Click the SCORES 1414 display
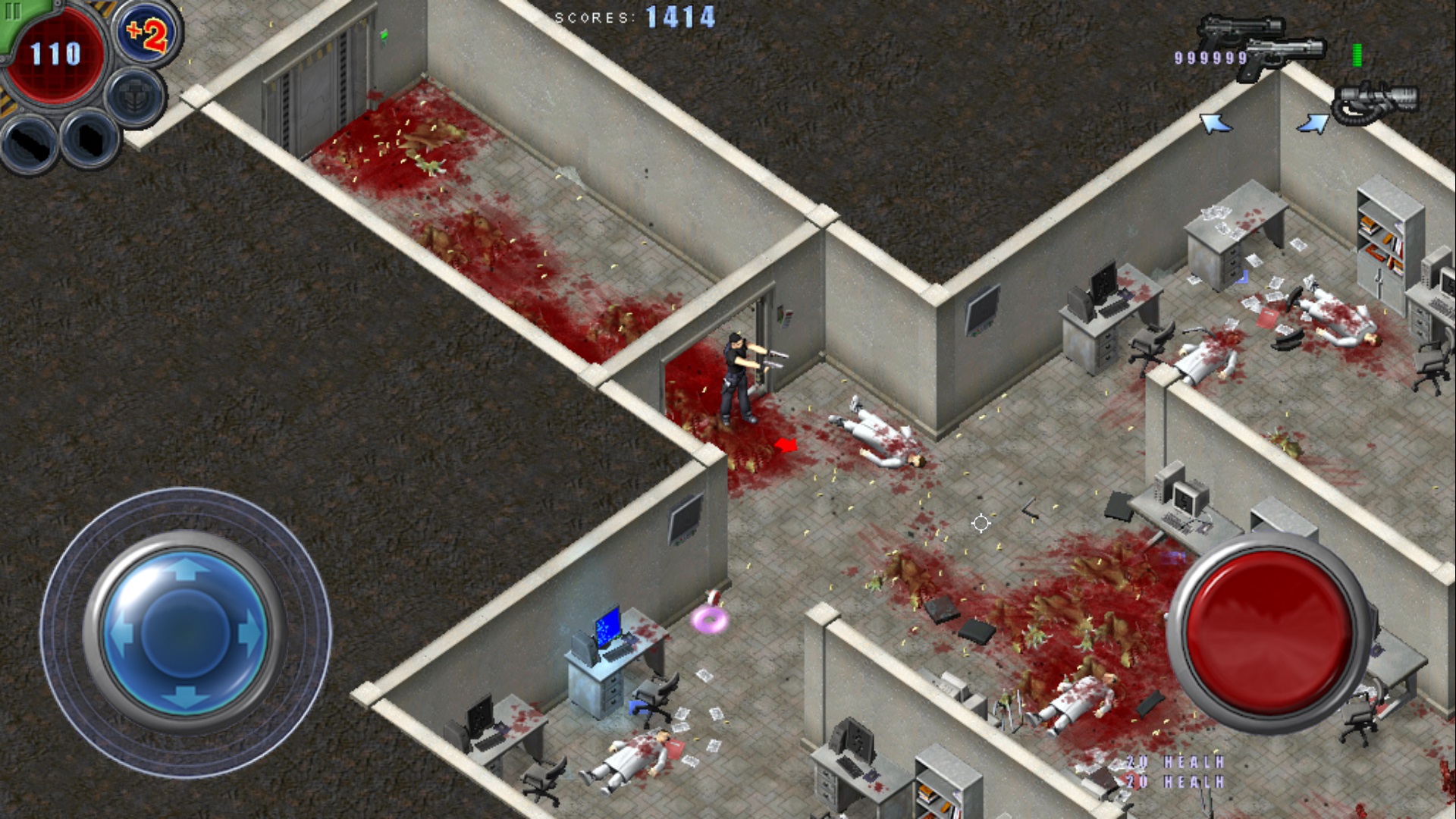Image resolution: width=1456 pixels, height=819 pixels. (x=634, y=14)
